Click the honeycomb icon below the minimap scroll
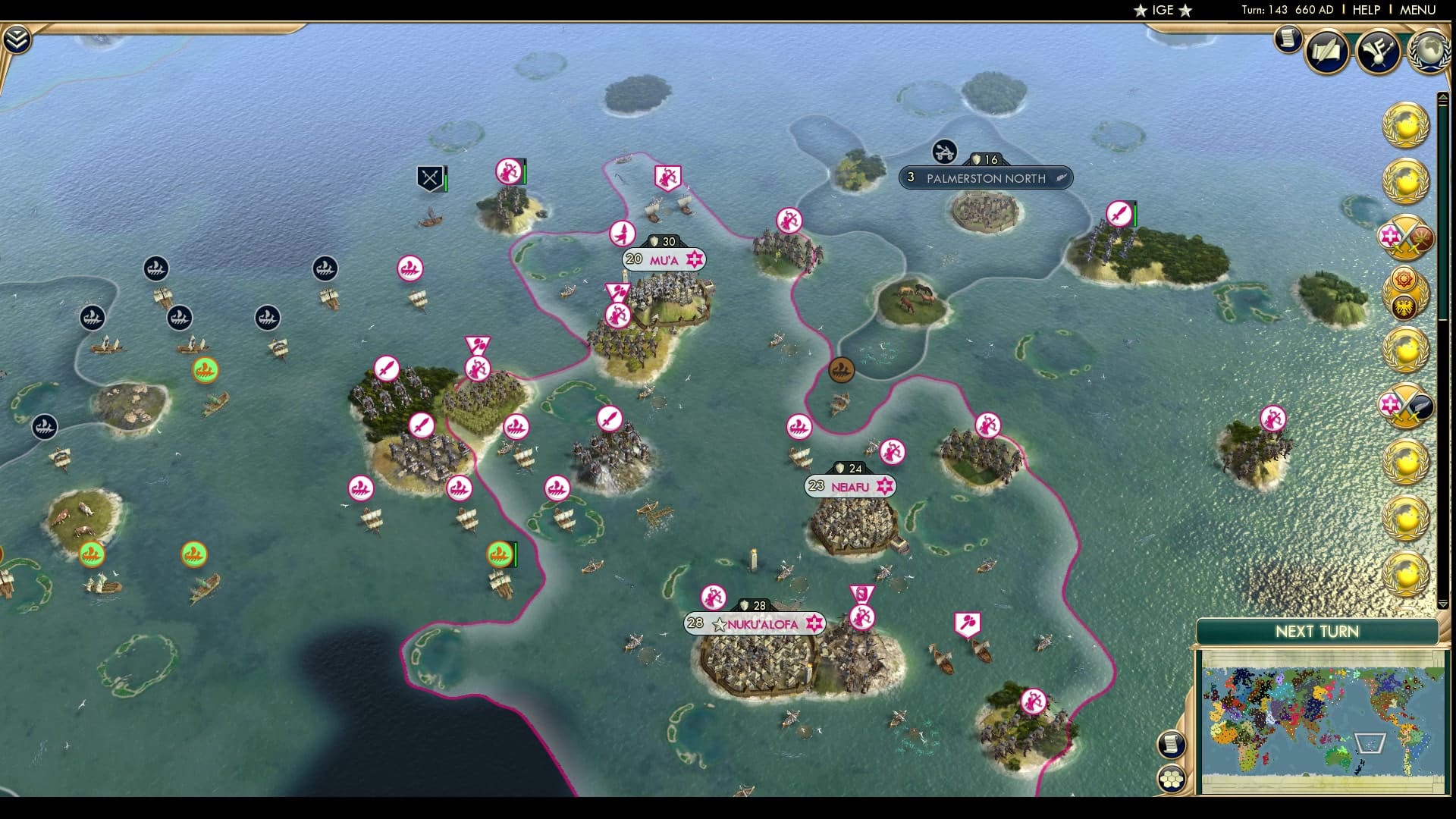The height and width of the screenshot is (819, 1456). (x=1171, y=777)
